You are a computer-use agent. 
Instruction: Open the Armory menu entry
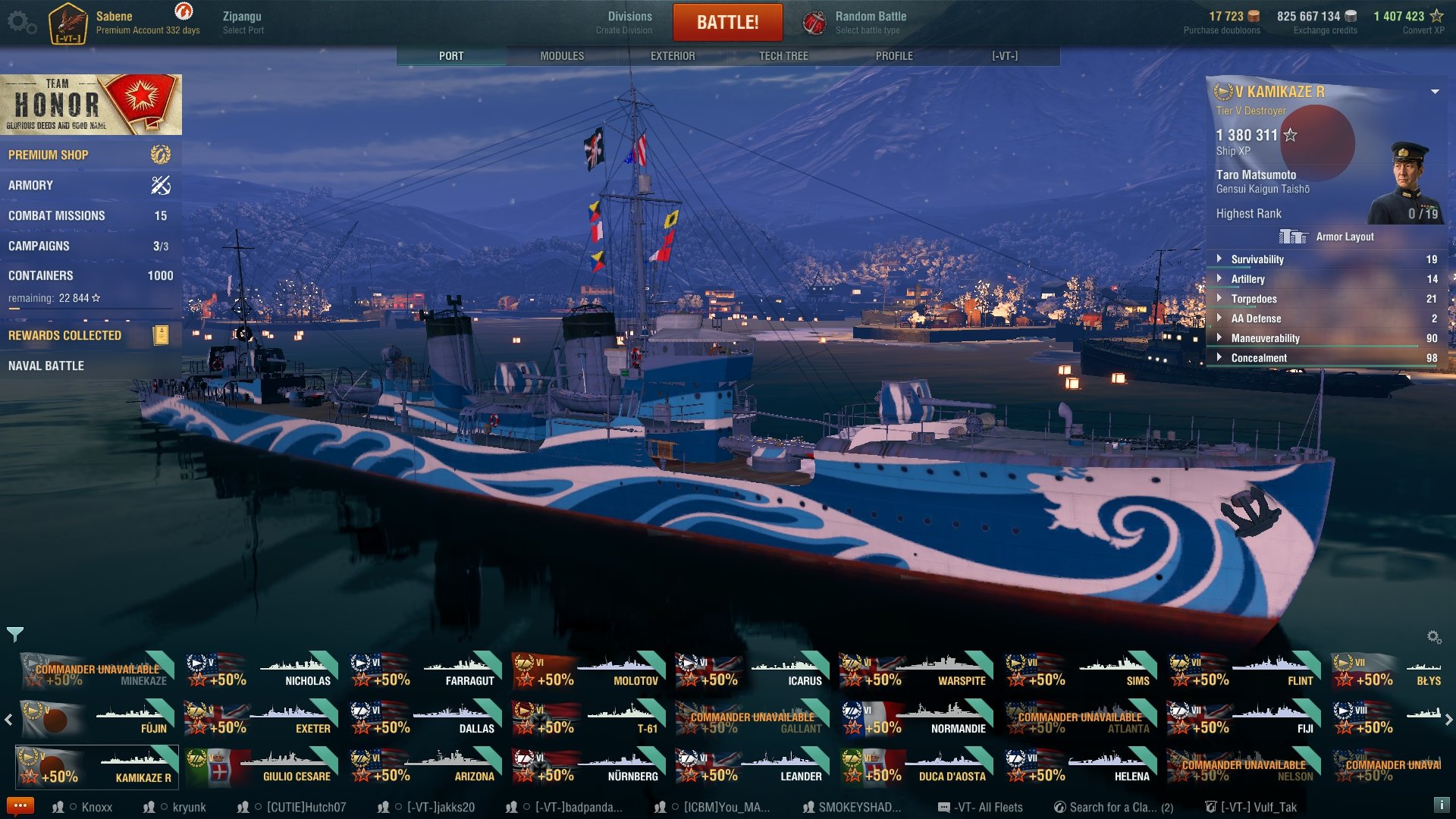(x=30, y=185)
